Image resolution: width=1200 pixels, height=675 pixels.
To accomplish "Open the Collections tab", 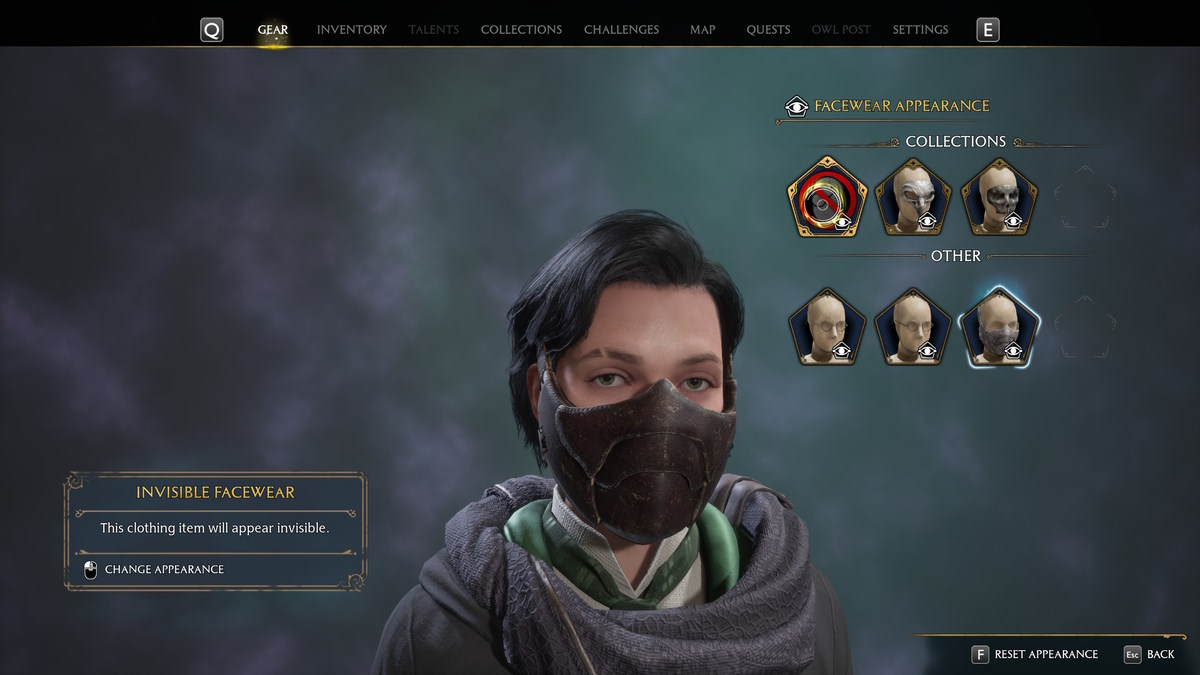I will (521, 30).
